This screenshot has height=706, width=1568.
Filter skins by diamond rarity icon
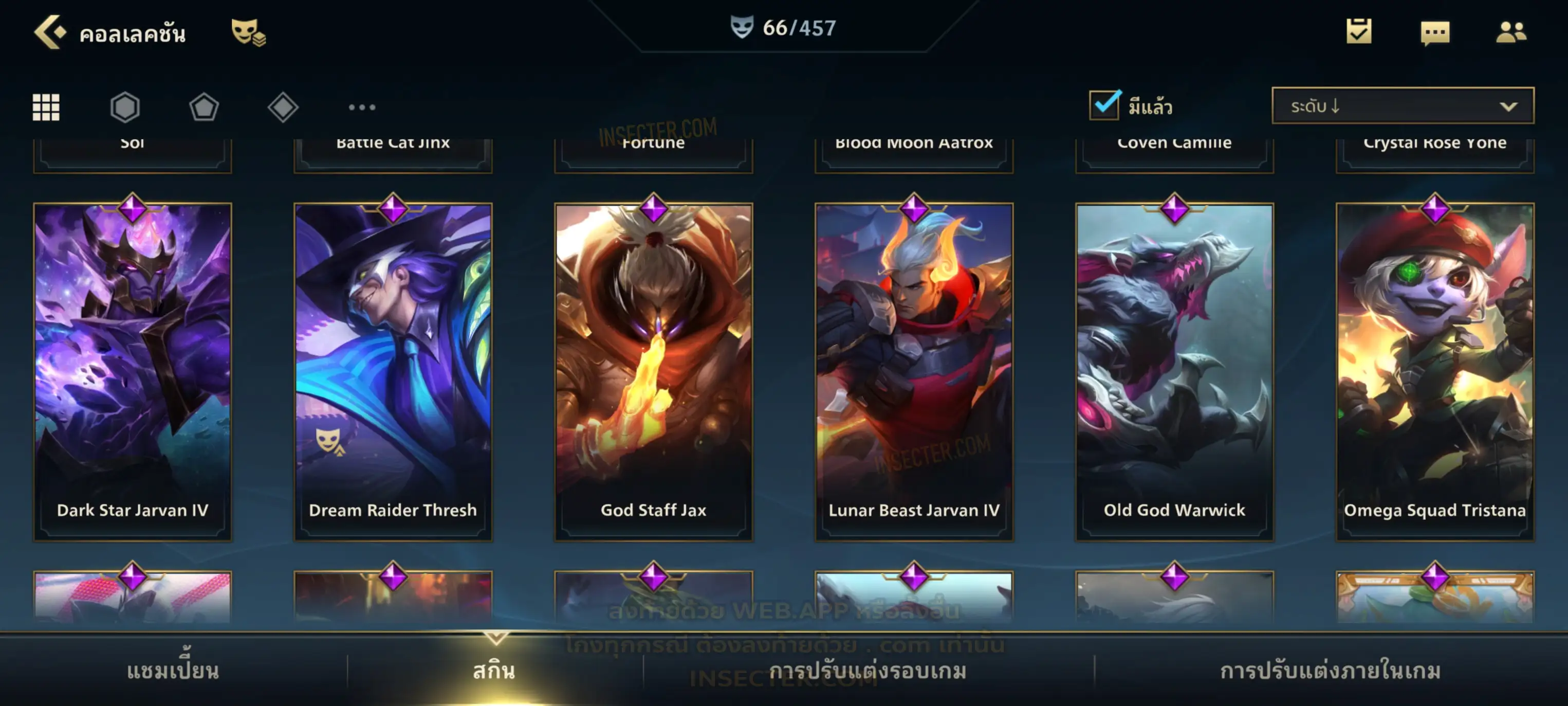pyautogui.click(x=283, y=107)
